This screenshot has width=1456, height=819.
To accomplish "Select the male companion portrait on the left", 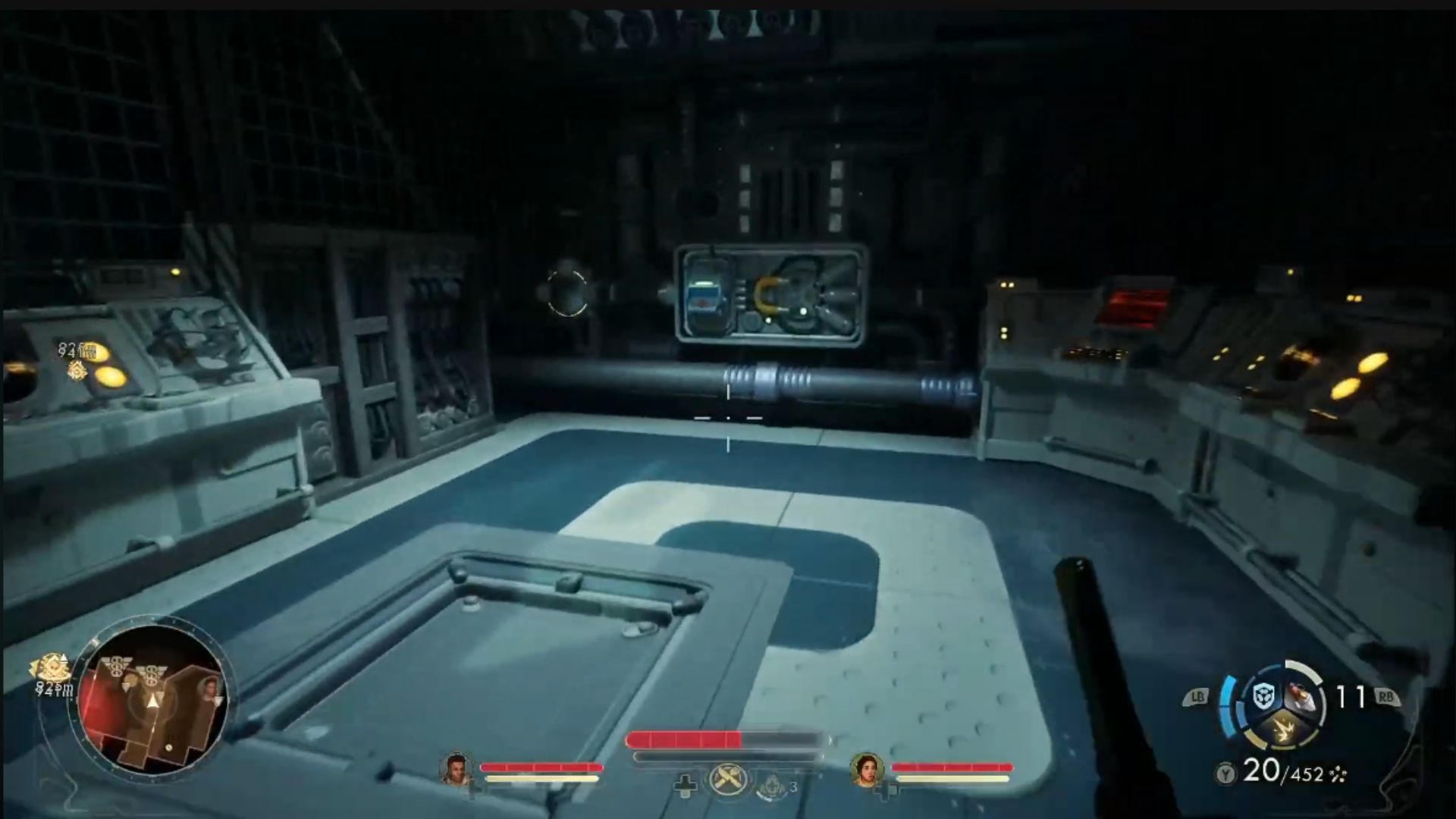I will [x=457, y=768].
